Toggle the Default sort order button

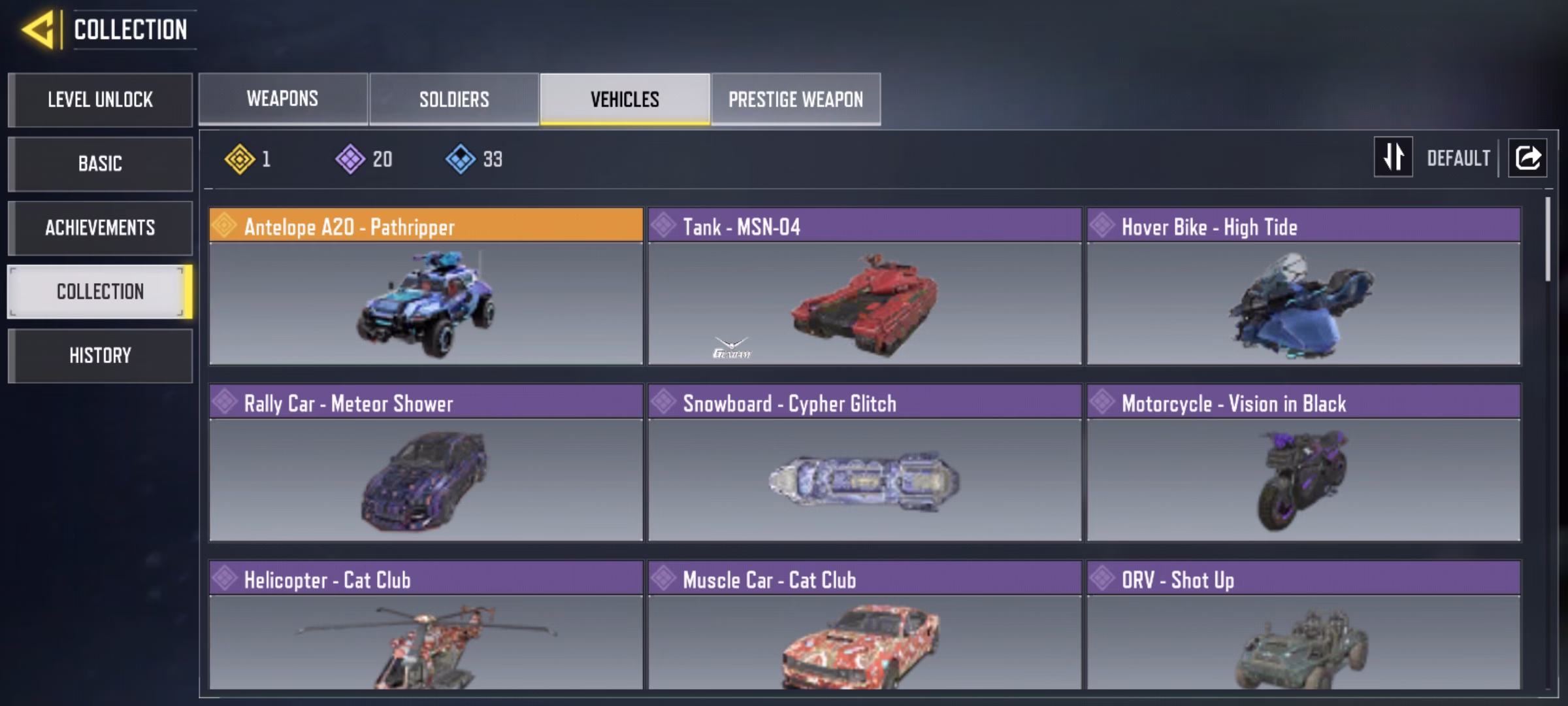(1394, 158)
